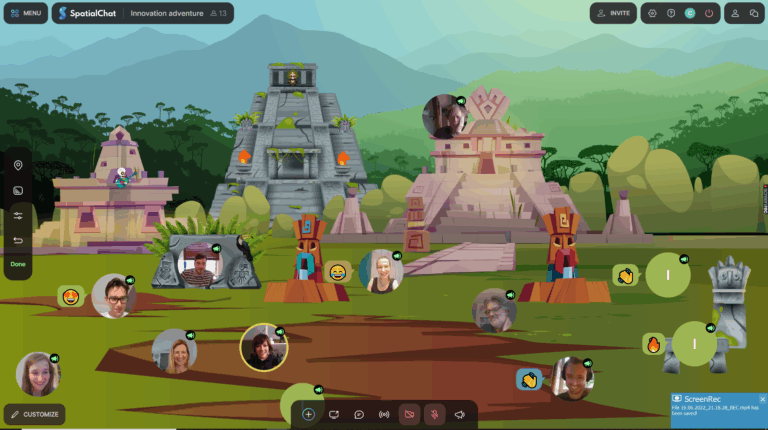Close the ScreenRec notification
768x430 pixels.
coord(762,399)
